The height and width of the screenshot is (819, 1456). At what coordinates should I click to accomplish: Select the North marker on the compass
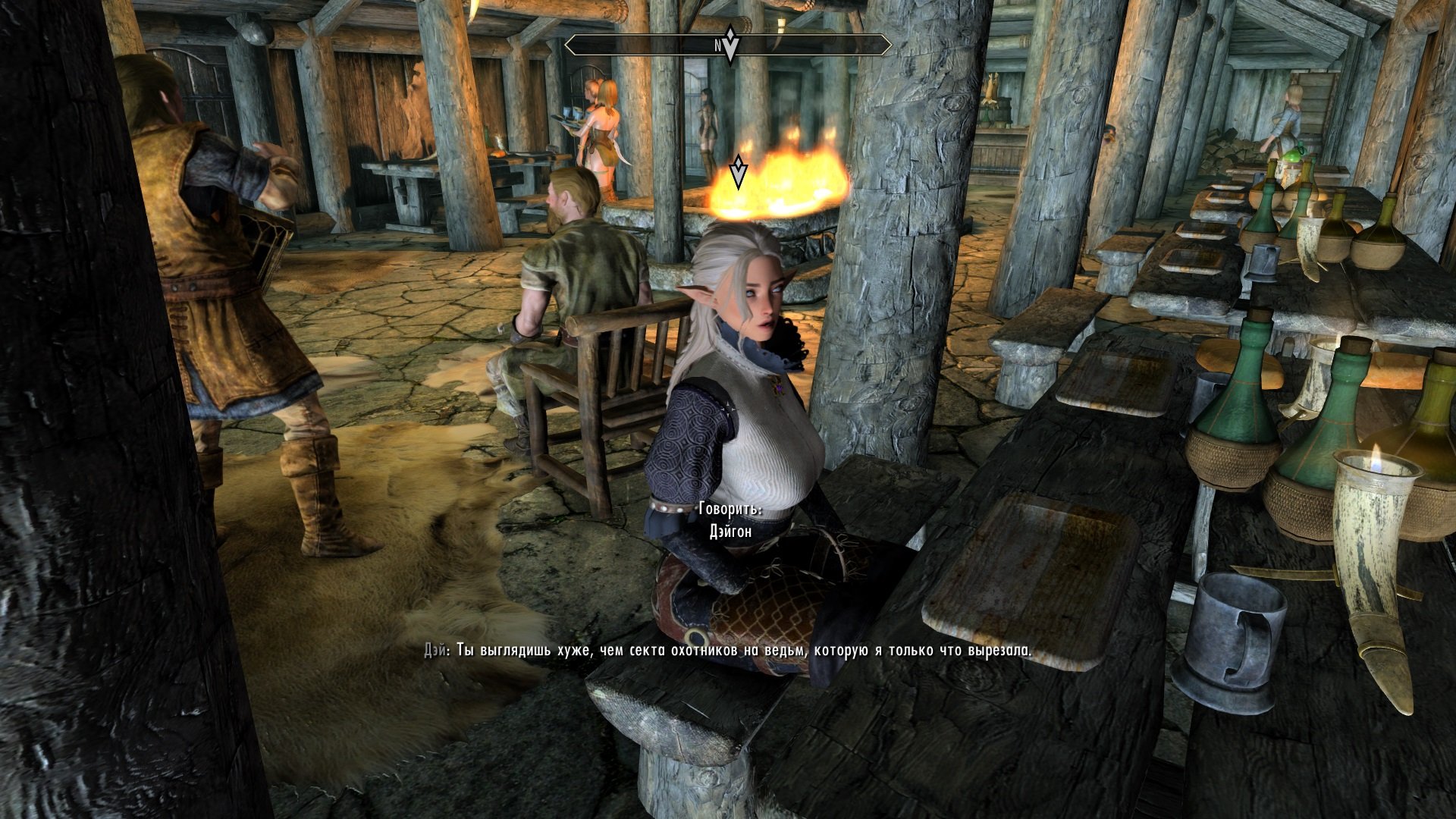point(716,45)
